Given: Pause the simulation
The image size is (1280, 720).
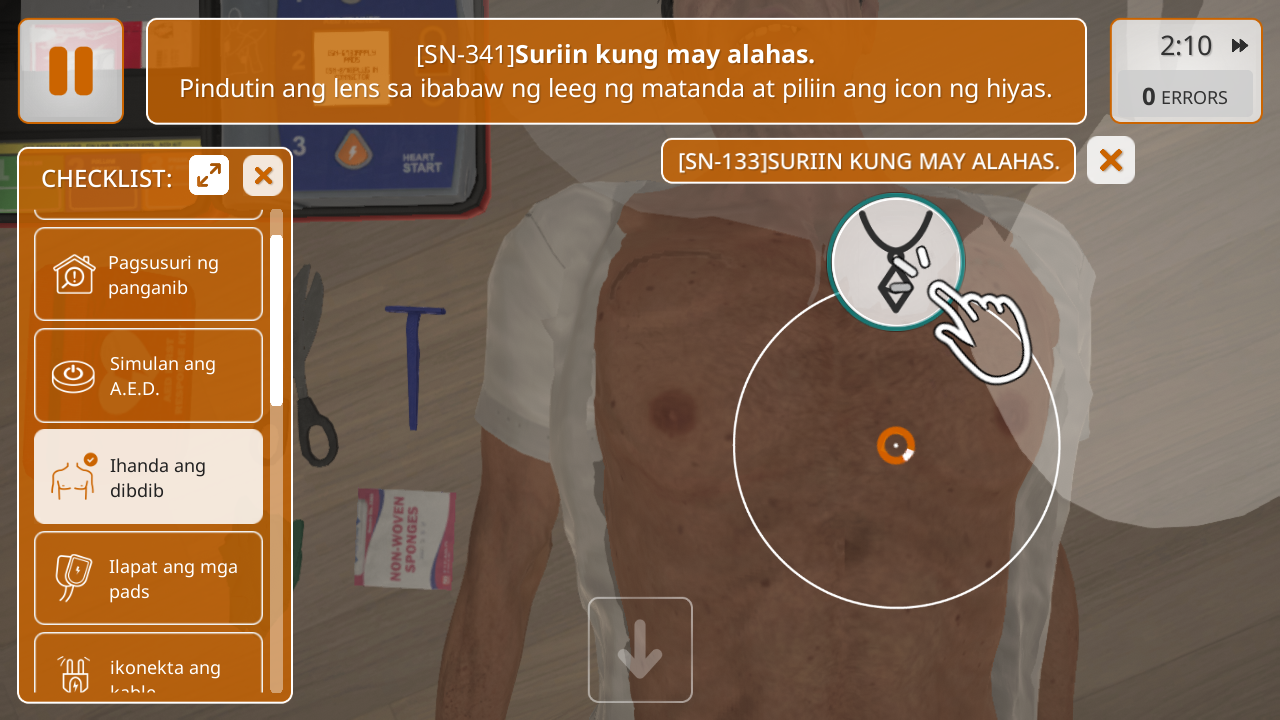Looking at the screenshot, I should tap(71, 71).
